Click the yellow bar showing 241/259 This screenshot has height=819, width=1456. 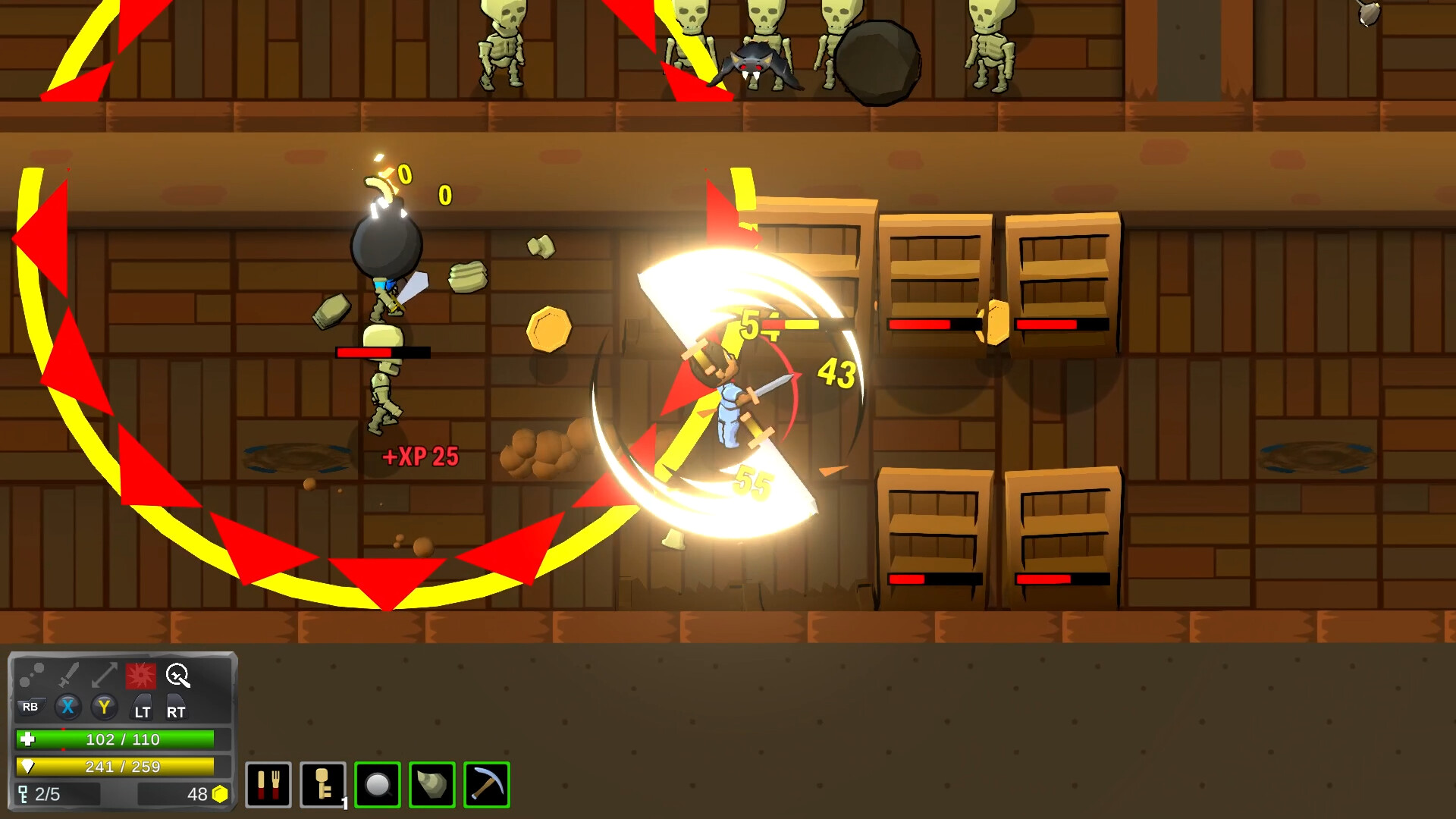pos(114,767)
